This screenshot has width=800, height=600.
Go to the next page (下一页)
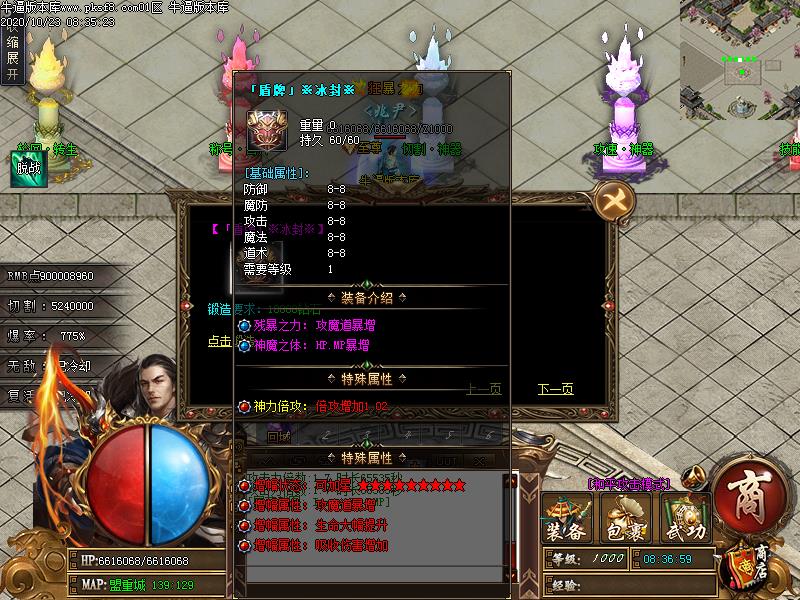click(555, 390)
